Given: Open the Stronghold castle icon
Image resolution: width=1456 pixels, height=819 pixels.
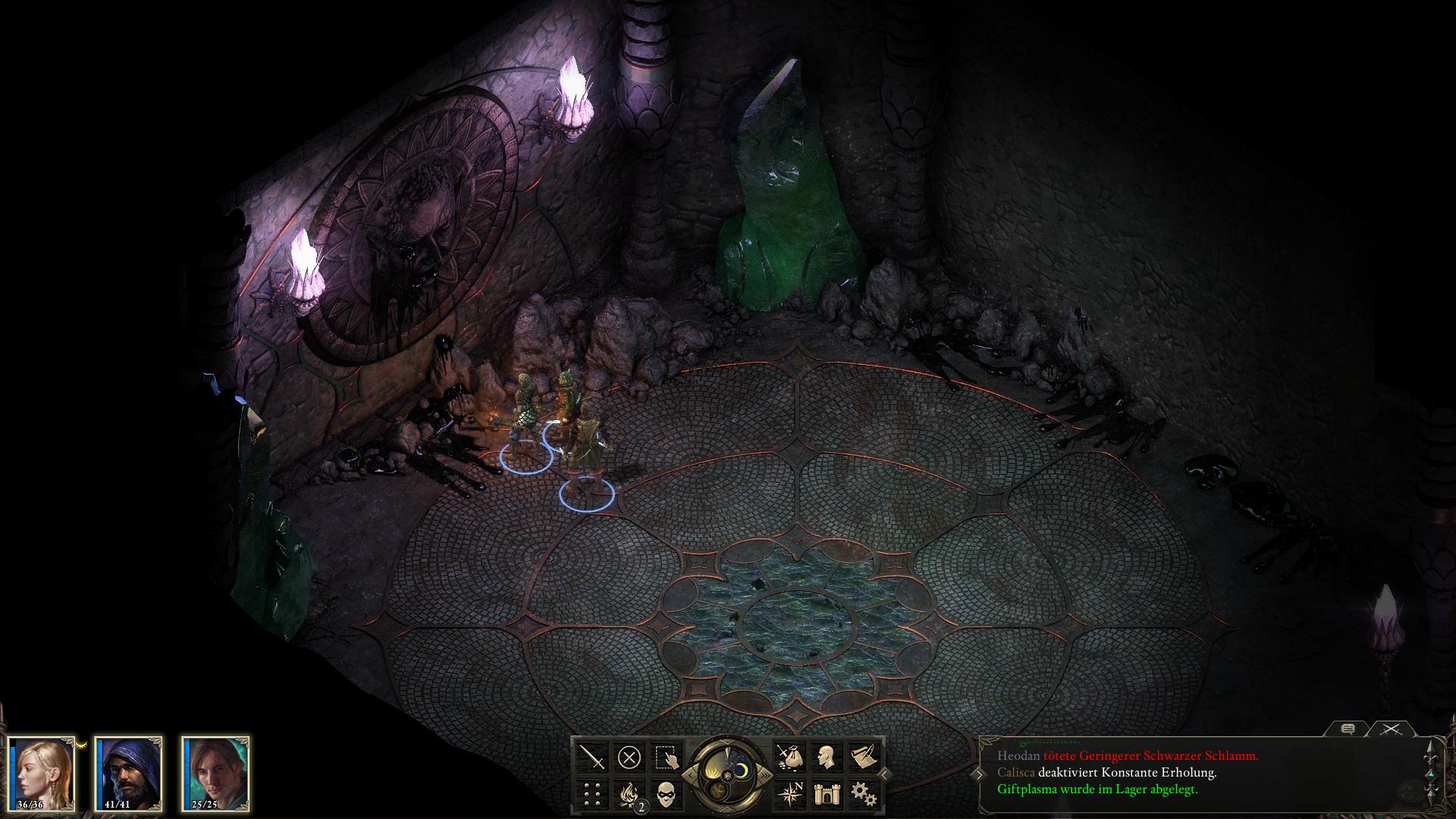Looking at the screenshot, I should [x=827, y=795].
